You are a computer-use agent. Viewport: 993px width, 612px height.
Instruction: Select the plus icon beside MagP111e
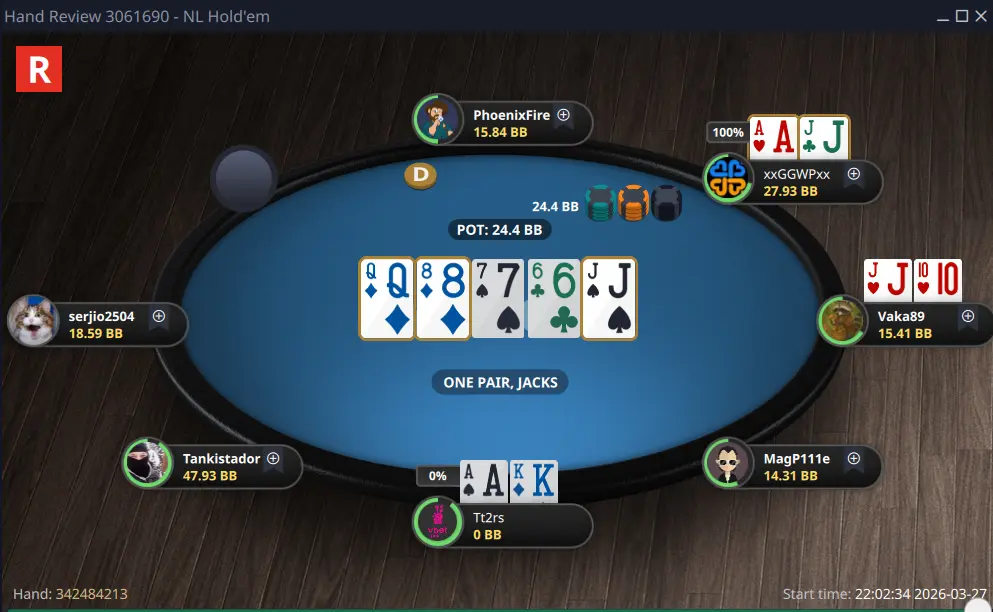coord(854,458)
